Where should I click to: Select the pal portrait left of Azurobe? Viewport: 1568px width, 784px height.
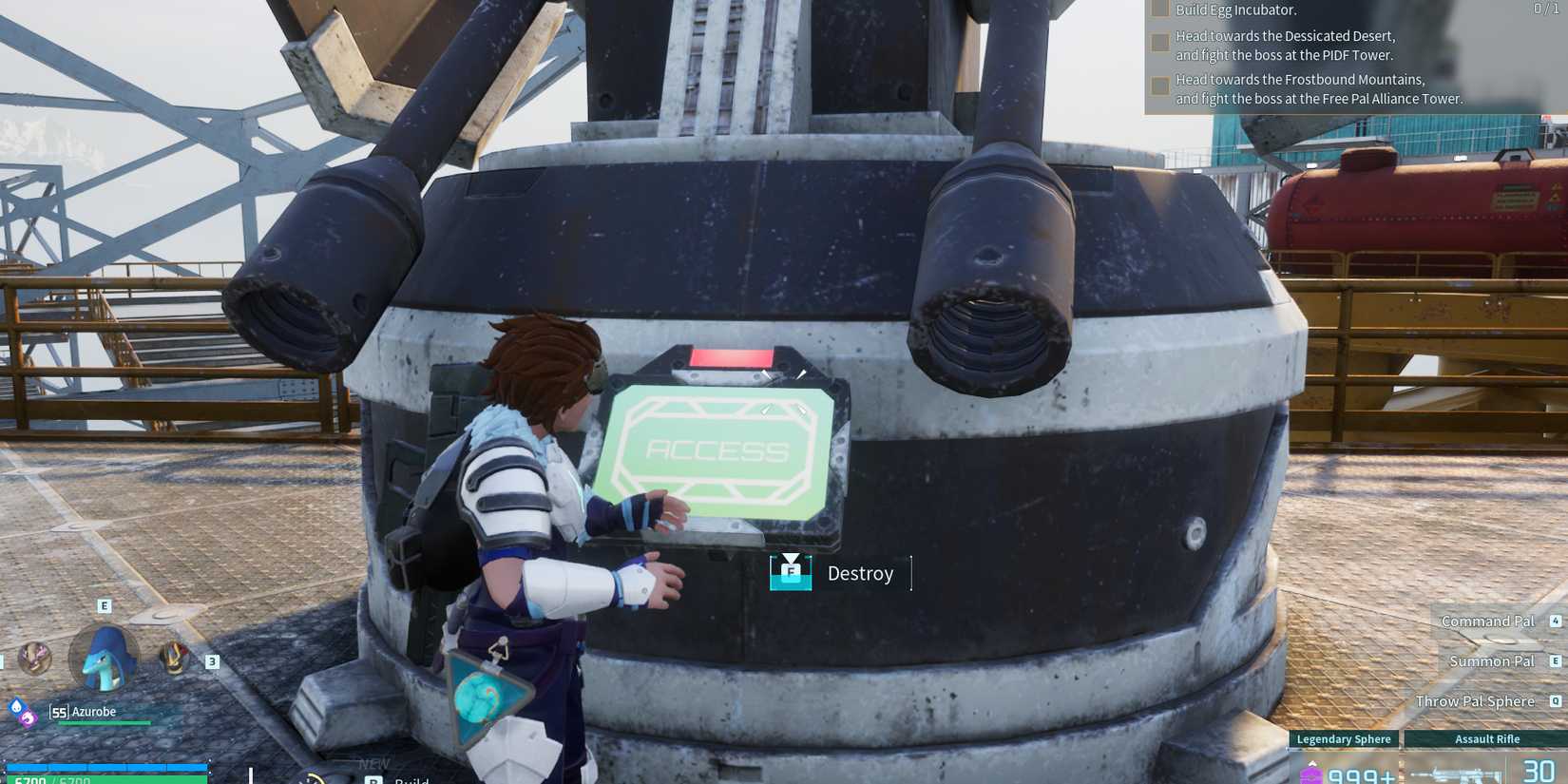(x=34, y=659)
